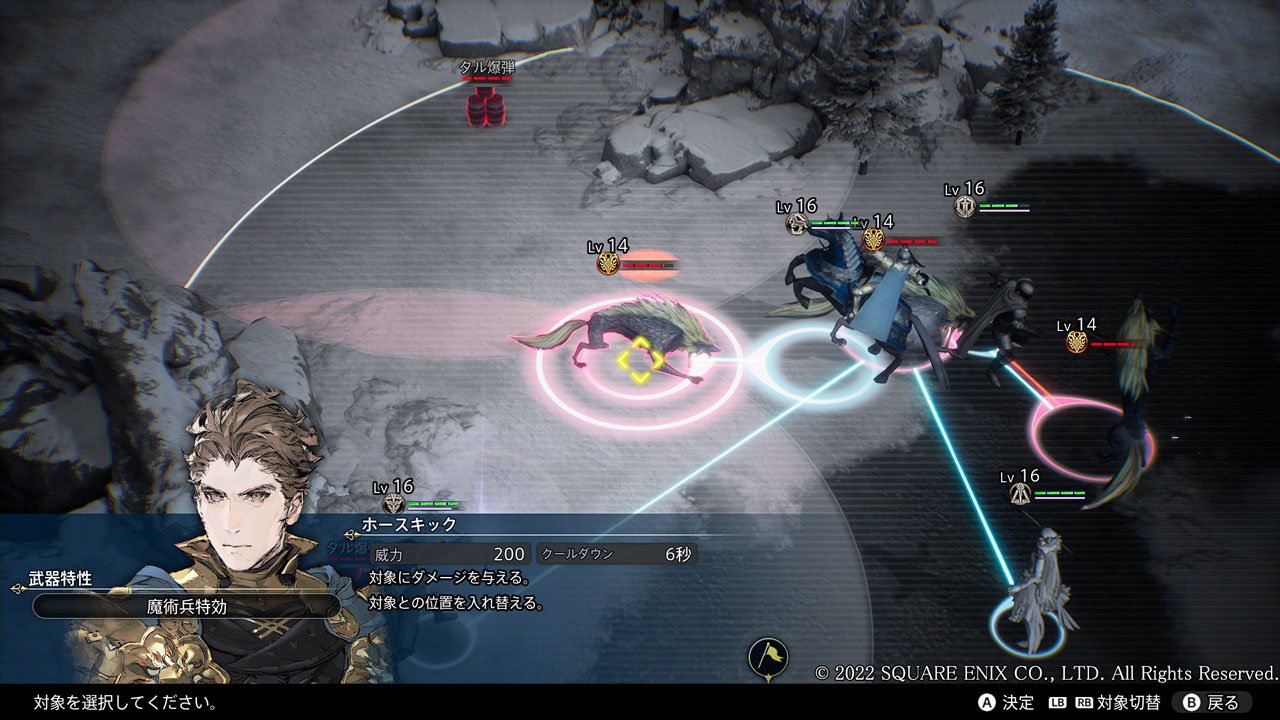
Task: Click the 魔術兵特効 weapon trait bar
Action: (x=185, y=605)
